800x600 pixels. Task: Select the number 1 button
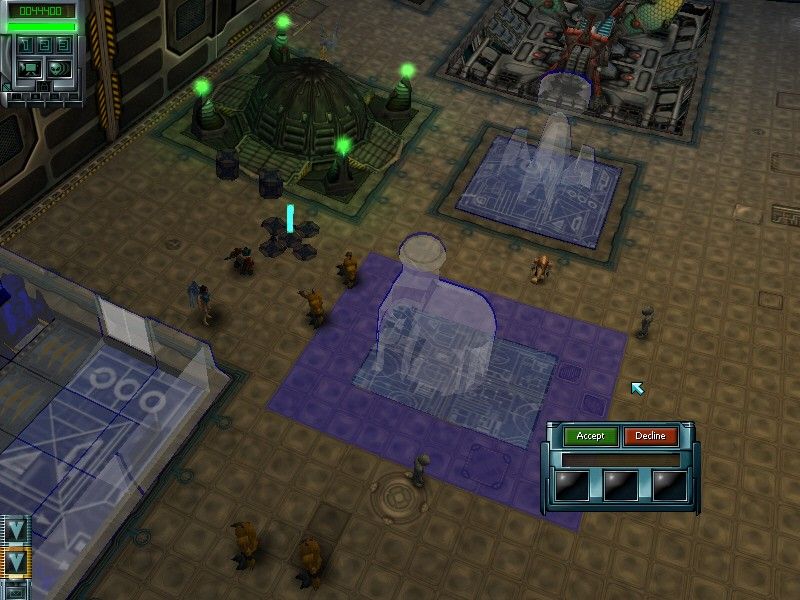[25, 45]
